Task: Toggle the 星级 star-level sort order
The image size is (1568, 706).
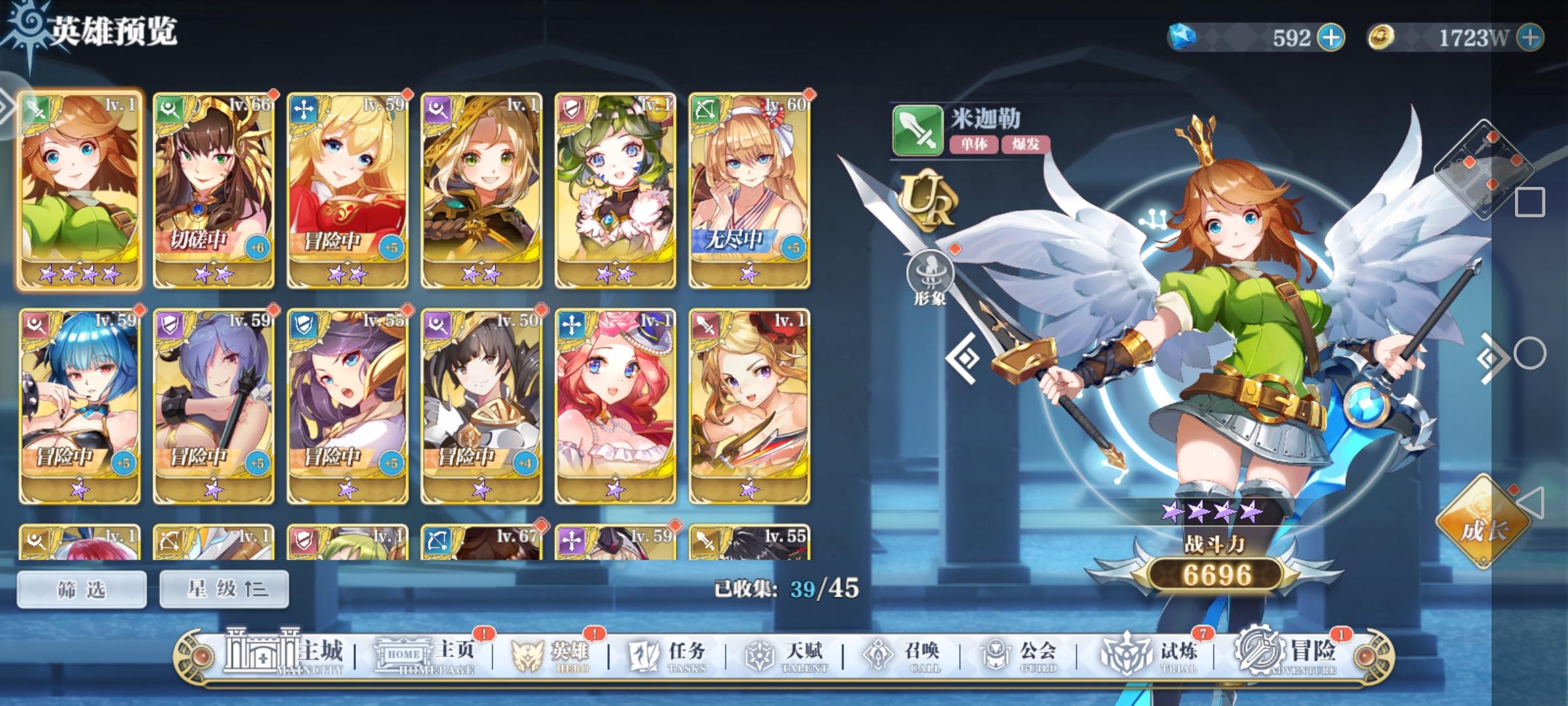Action: coord(223,588)
